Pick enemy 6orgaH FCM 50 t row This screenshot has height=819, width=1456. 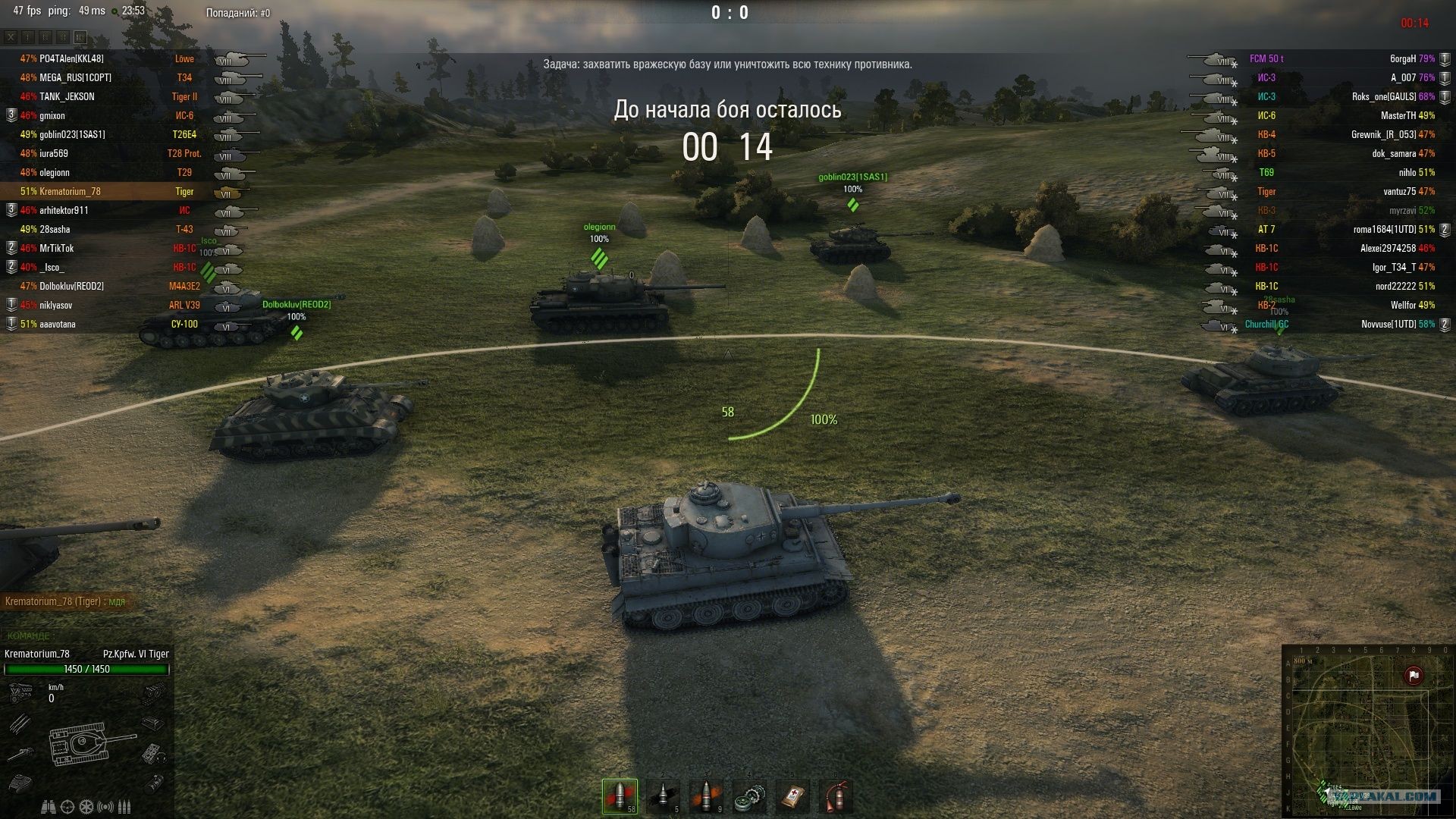coord(1335,58)
